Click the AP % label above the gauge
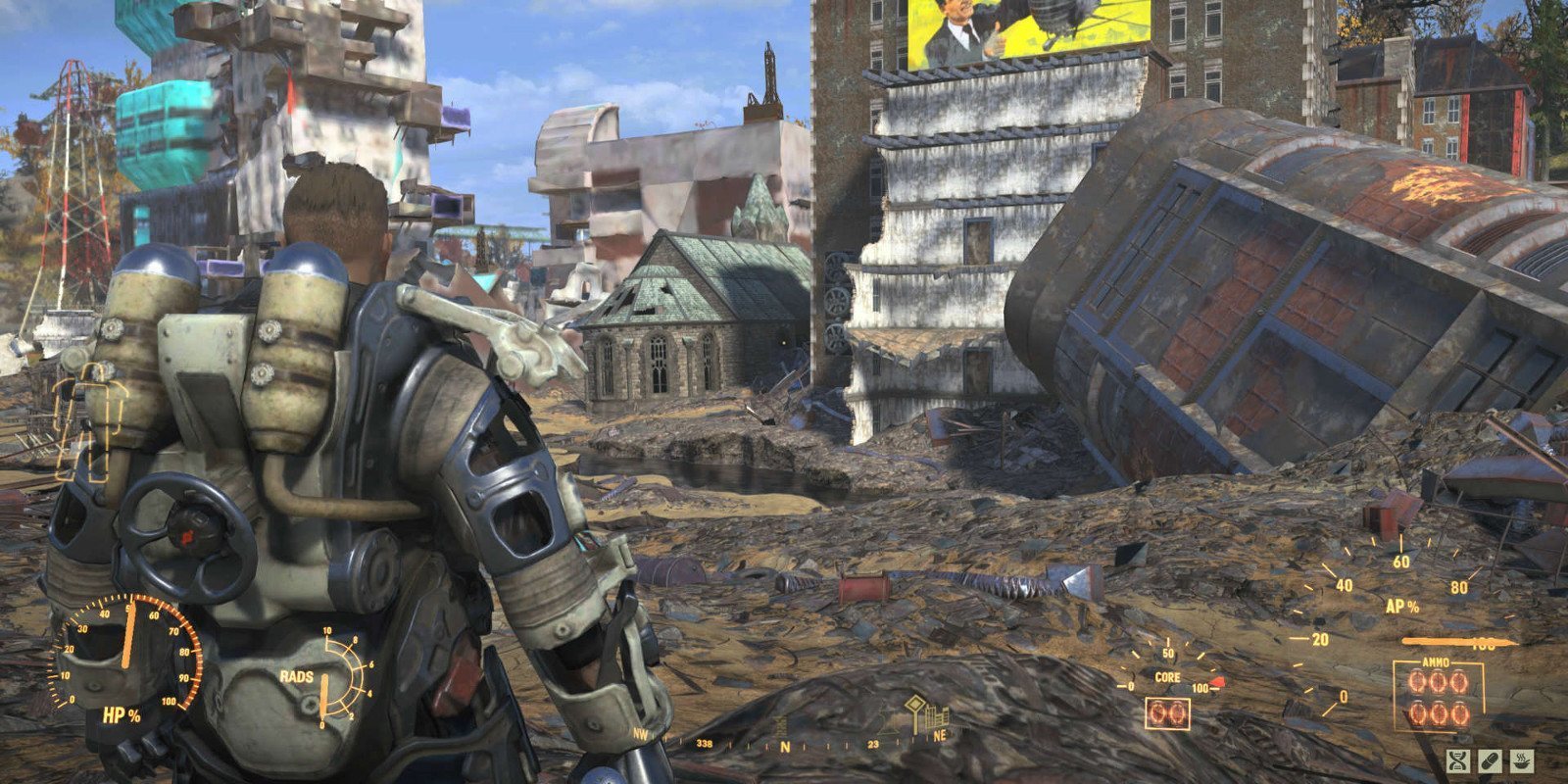 [1403, 608]
